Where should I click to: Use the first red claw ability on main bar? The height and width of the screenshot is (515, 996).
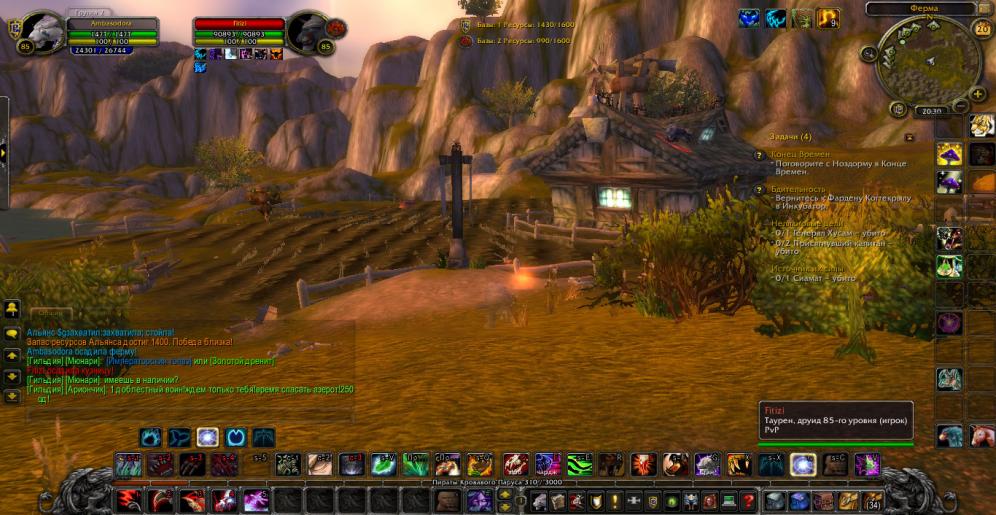click(x=129, y=500)
